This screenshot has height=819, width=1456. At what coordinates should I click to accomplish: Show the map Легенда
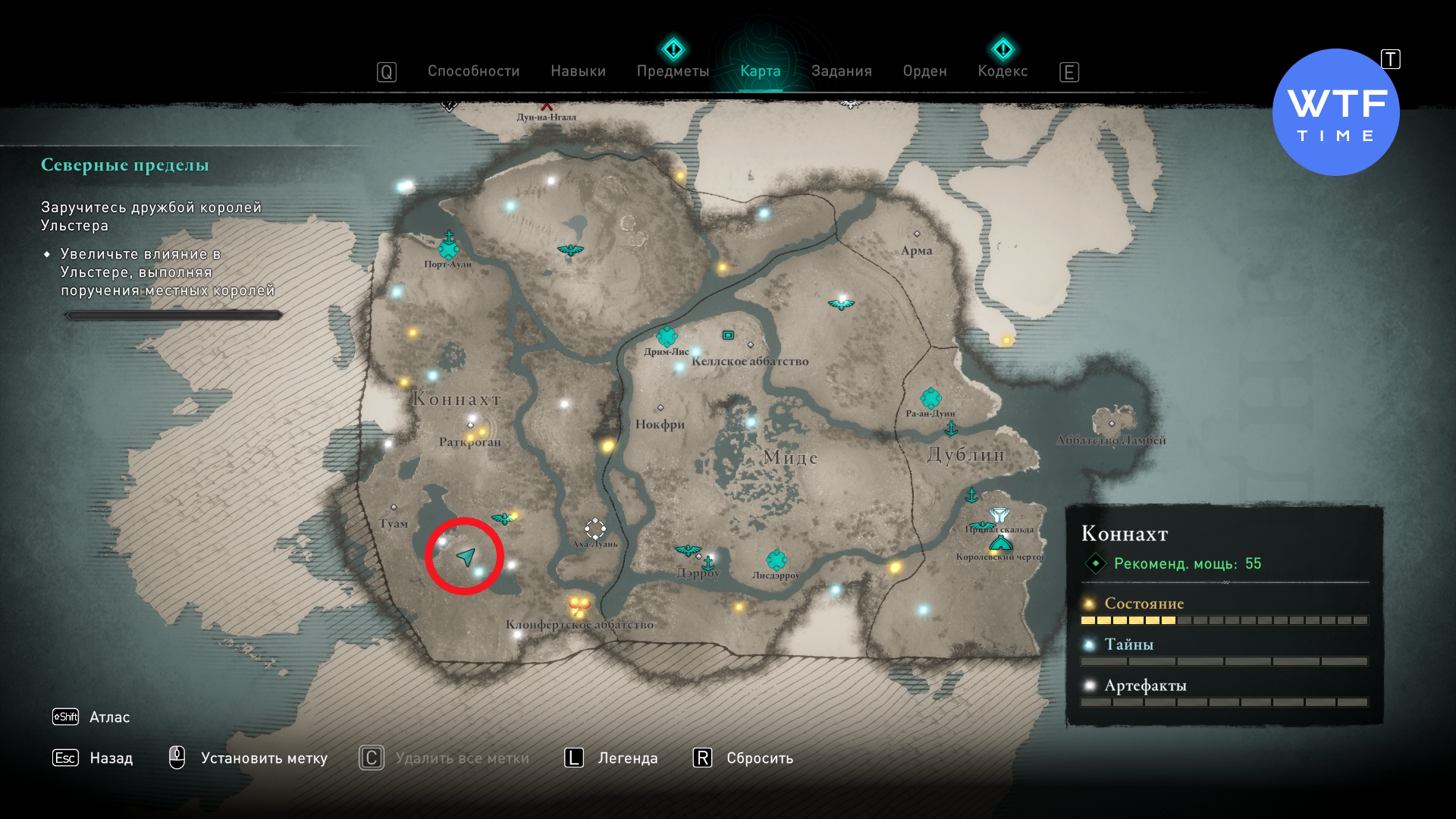[627, 758]
